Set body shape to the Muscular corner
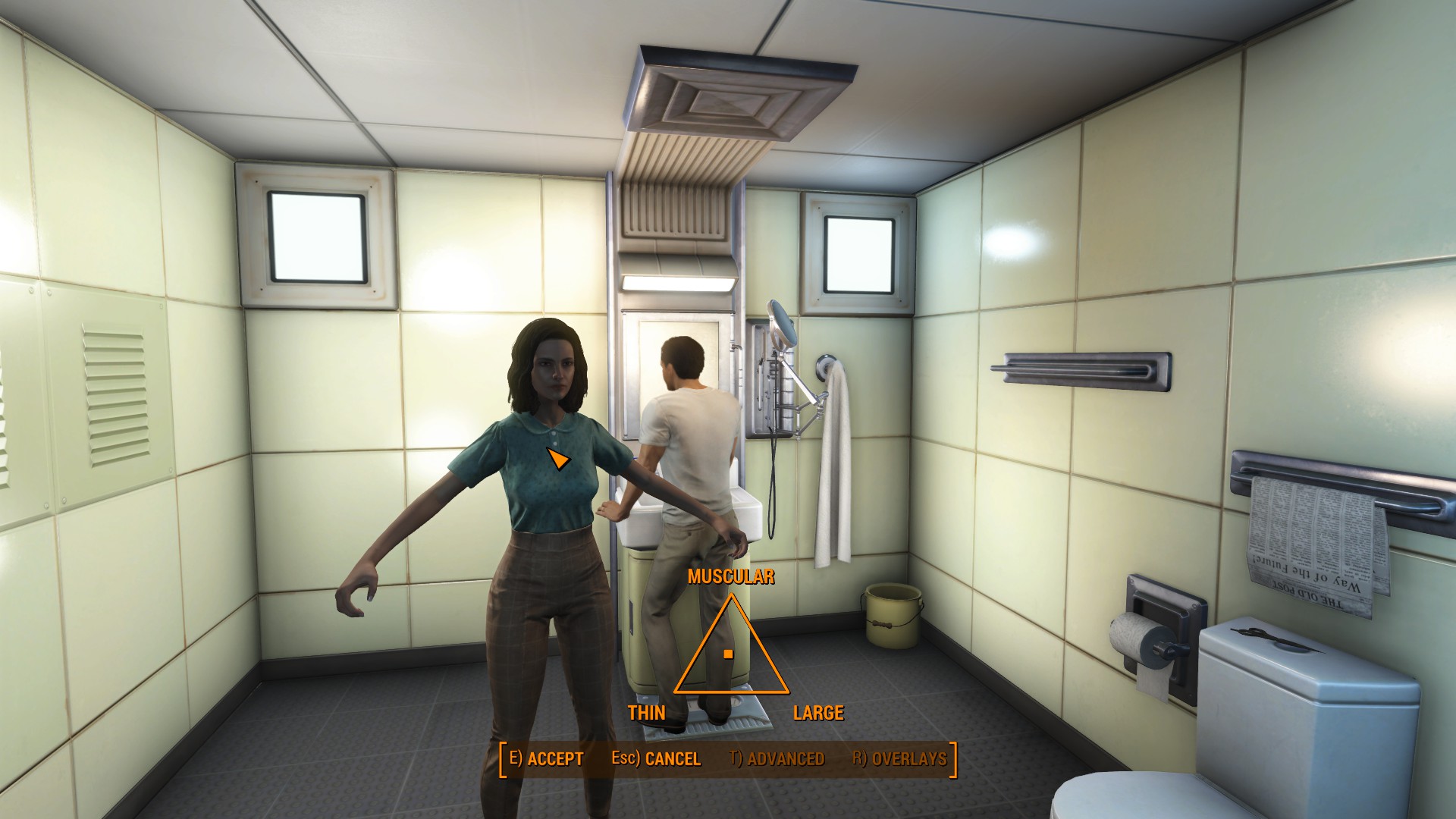This screenshot has width=1456, height=819. click(732, 599)
